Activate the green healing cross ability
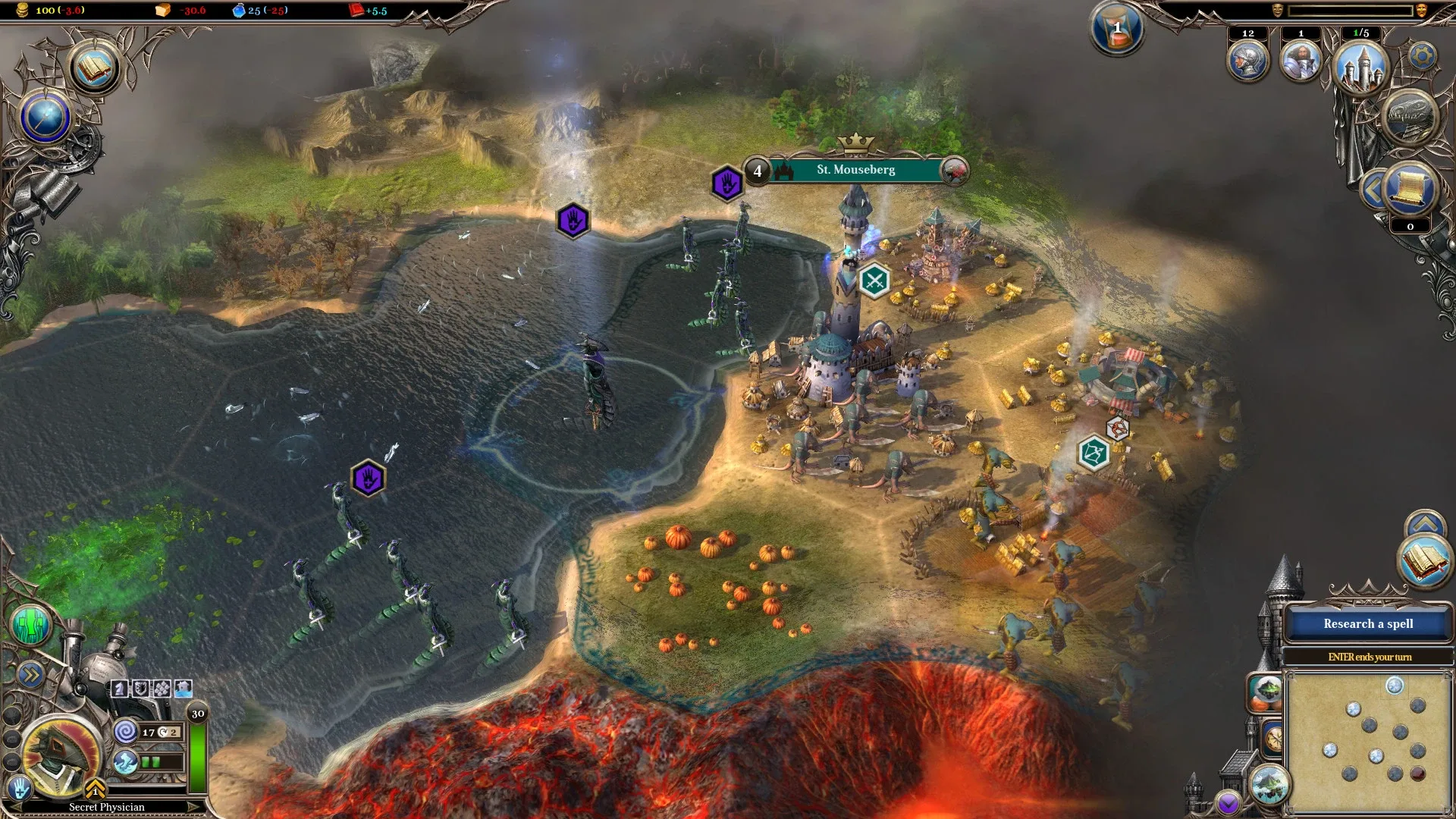1456x819 pixels. (31, 626)
